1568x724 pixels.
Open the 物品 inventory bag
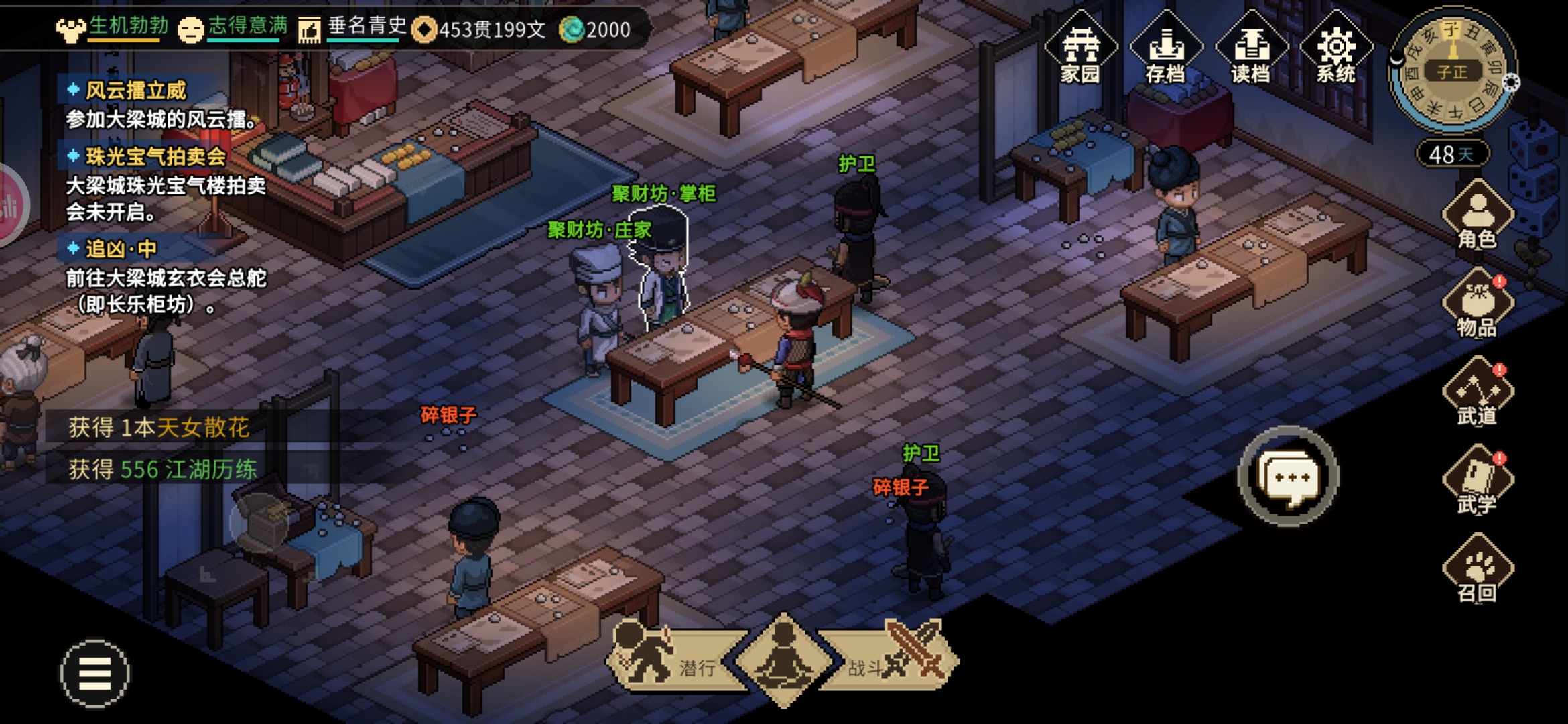(1478, 304)
